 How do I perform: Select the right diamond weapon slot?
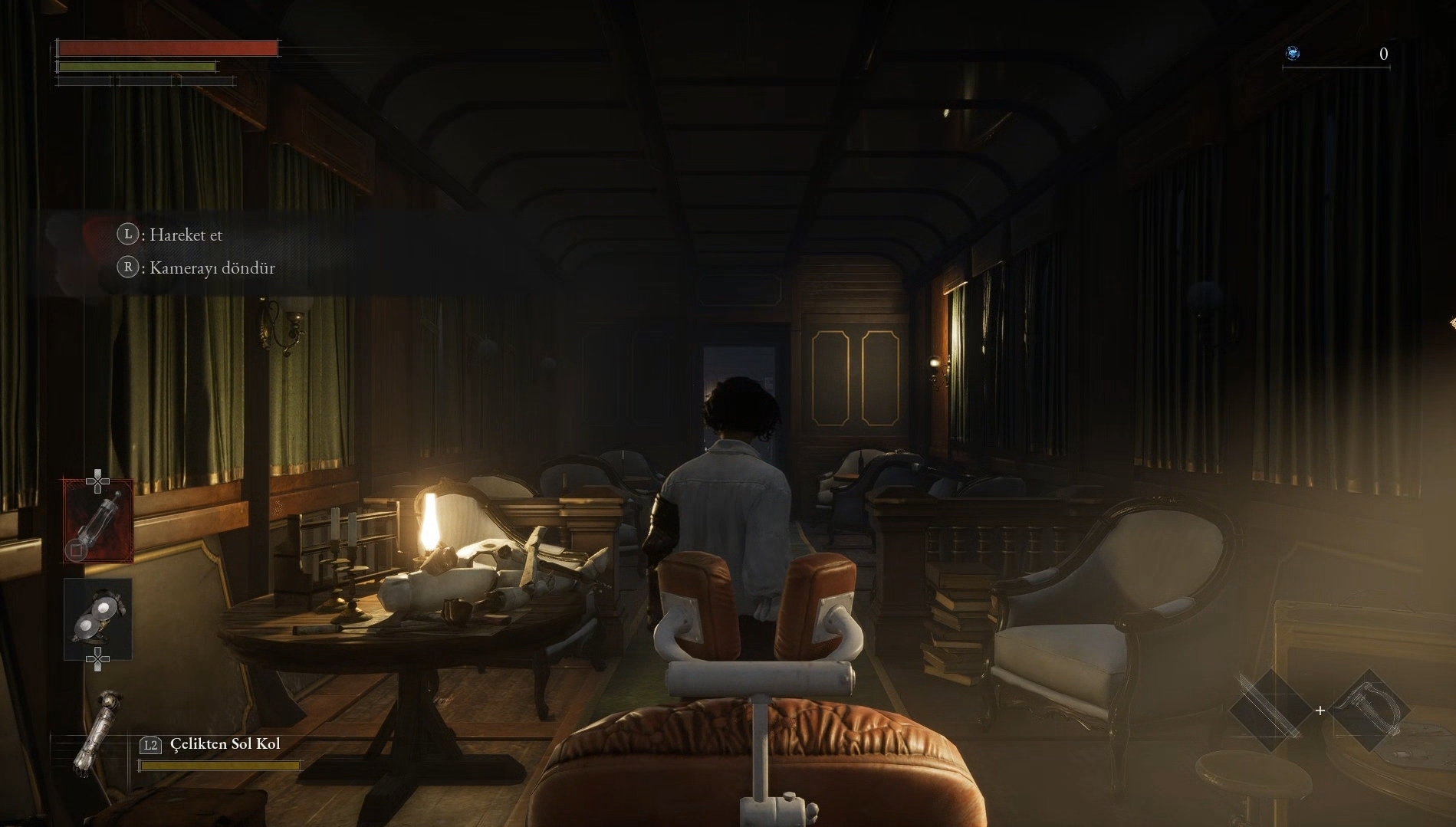click(1369, 710)
